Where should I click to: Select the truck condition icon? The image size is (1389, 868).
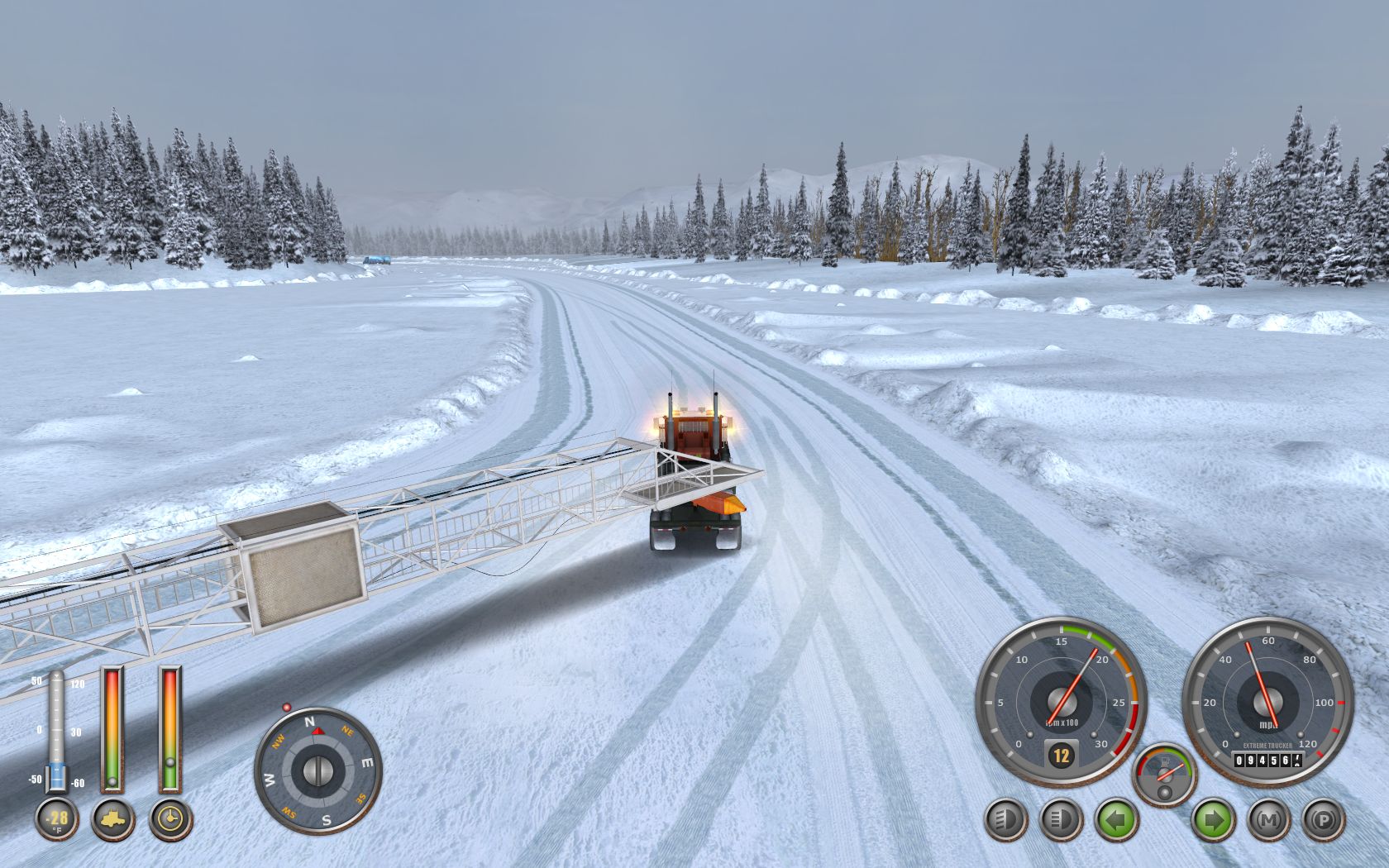click(112, 819)
